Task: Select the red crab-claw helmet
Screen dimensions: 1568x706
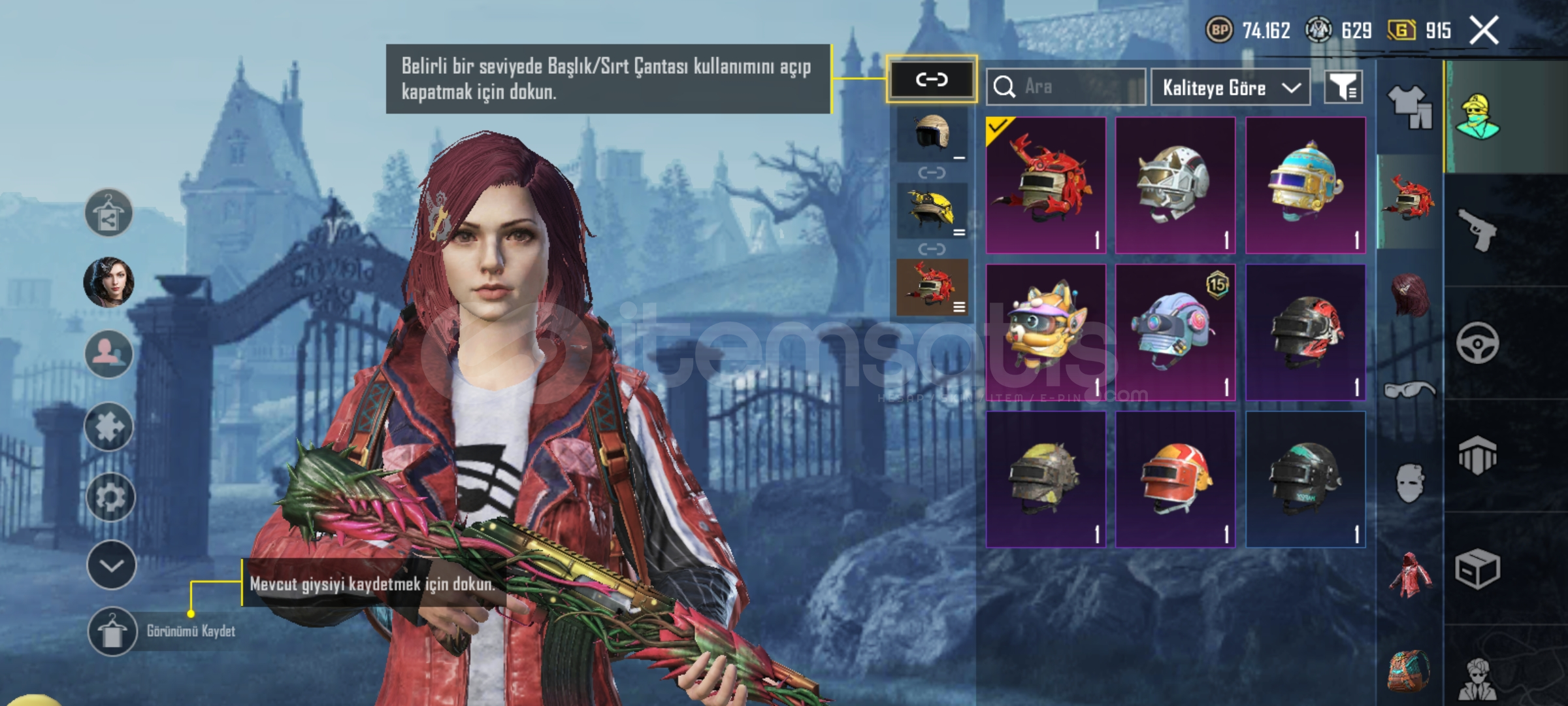Action: click(1046, 185)
